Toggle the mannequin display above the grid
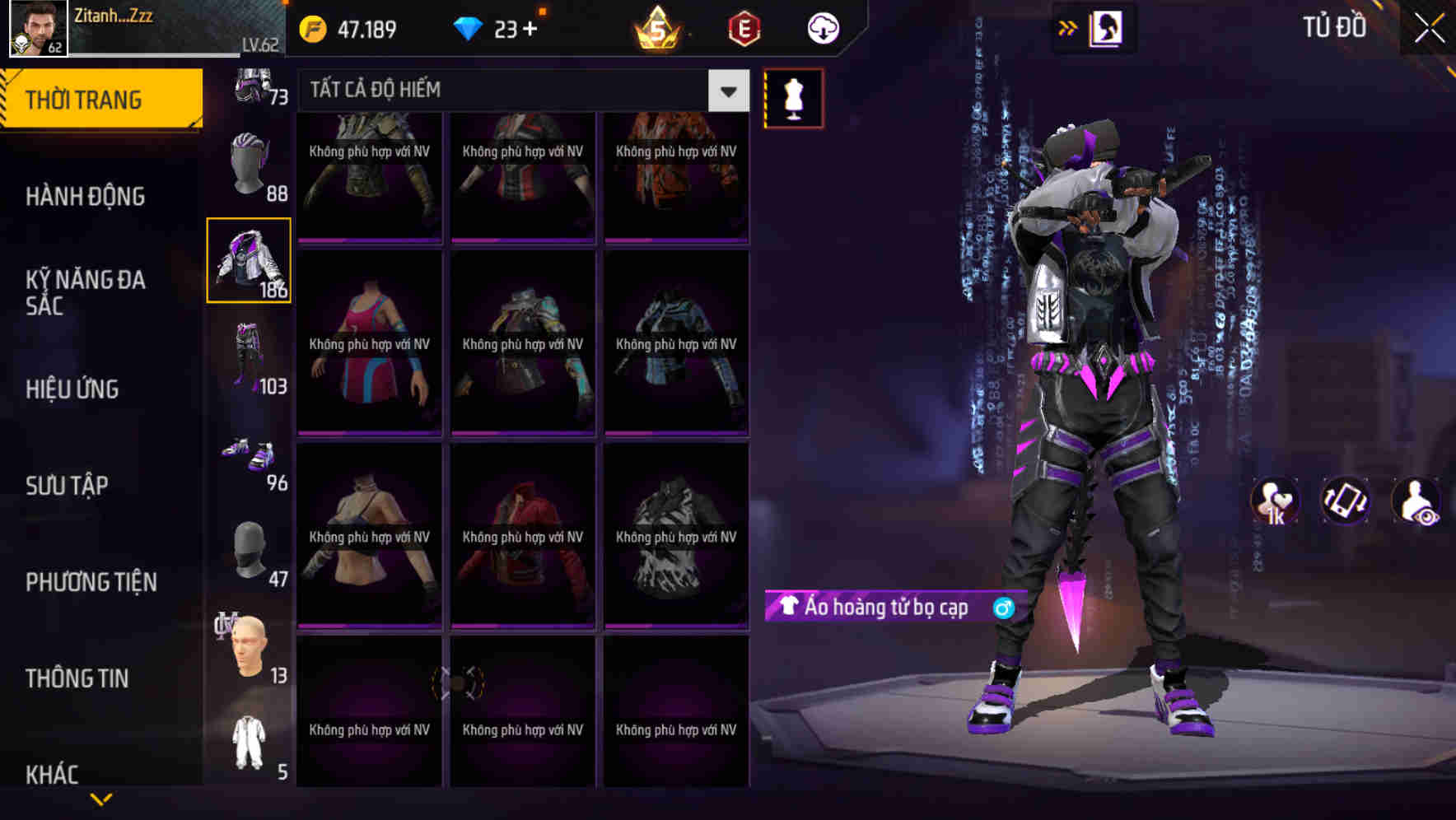Viewport: 1456px width, 820px height. pos(793,97)
